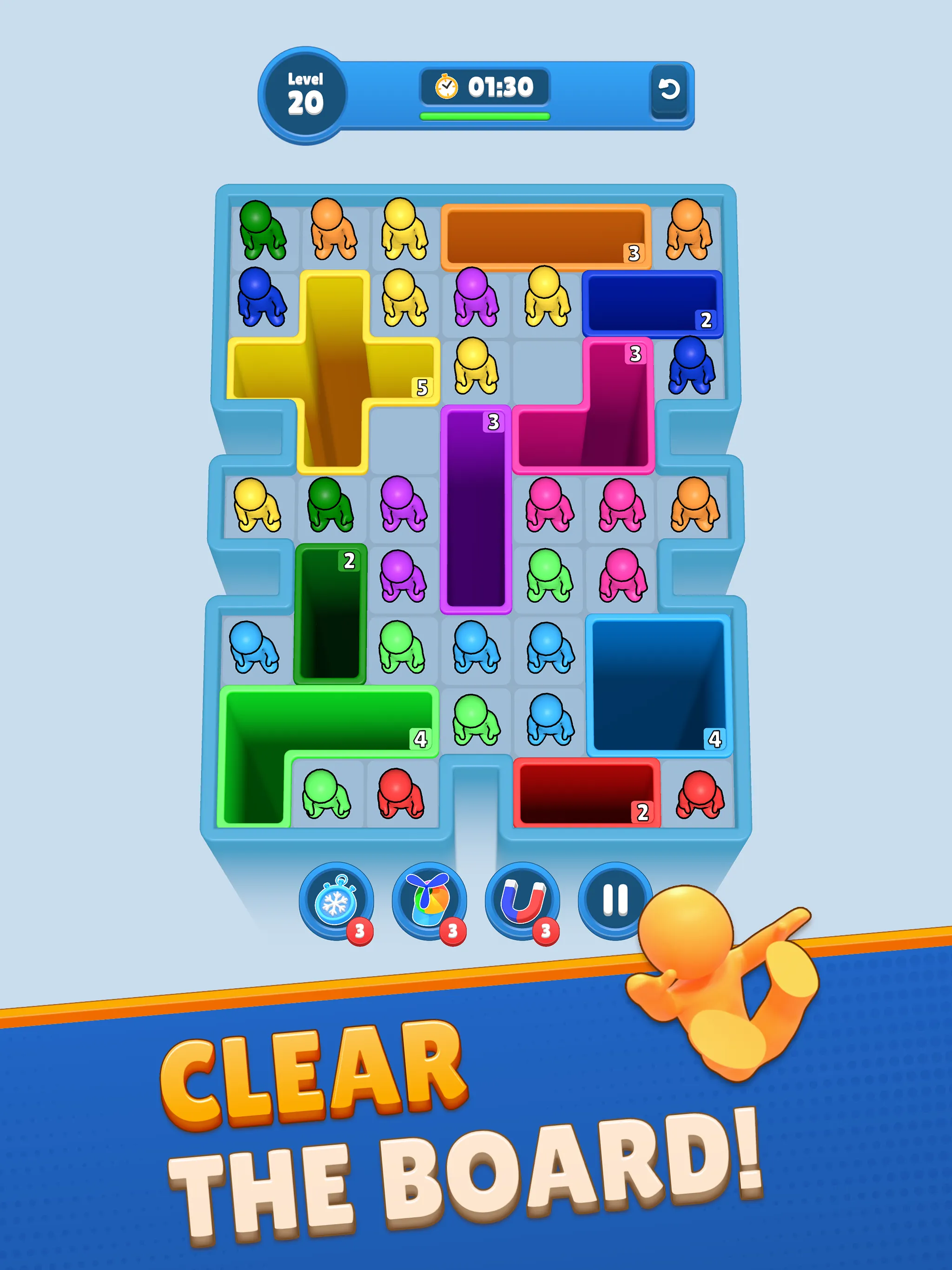Select the large blue square container marked 4
The width and height of the screenshot is (952, 1270).
(x=661, y=689)
